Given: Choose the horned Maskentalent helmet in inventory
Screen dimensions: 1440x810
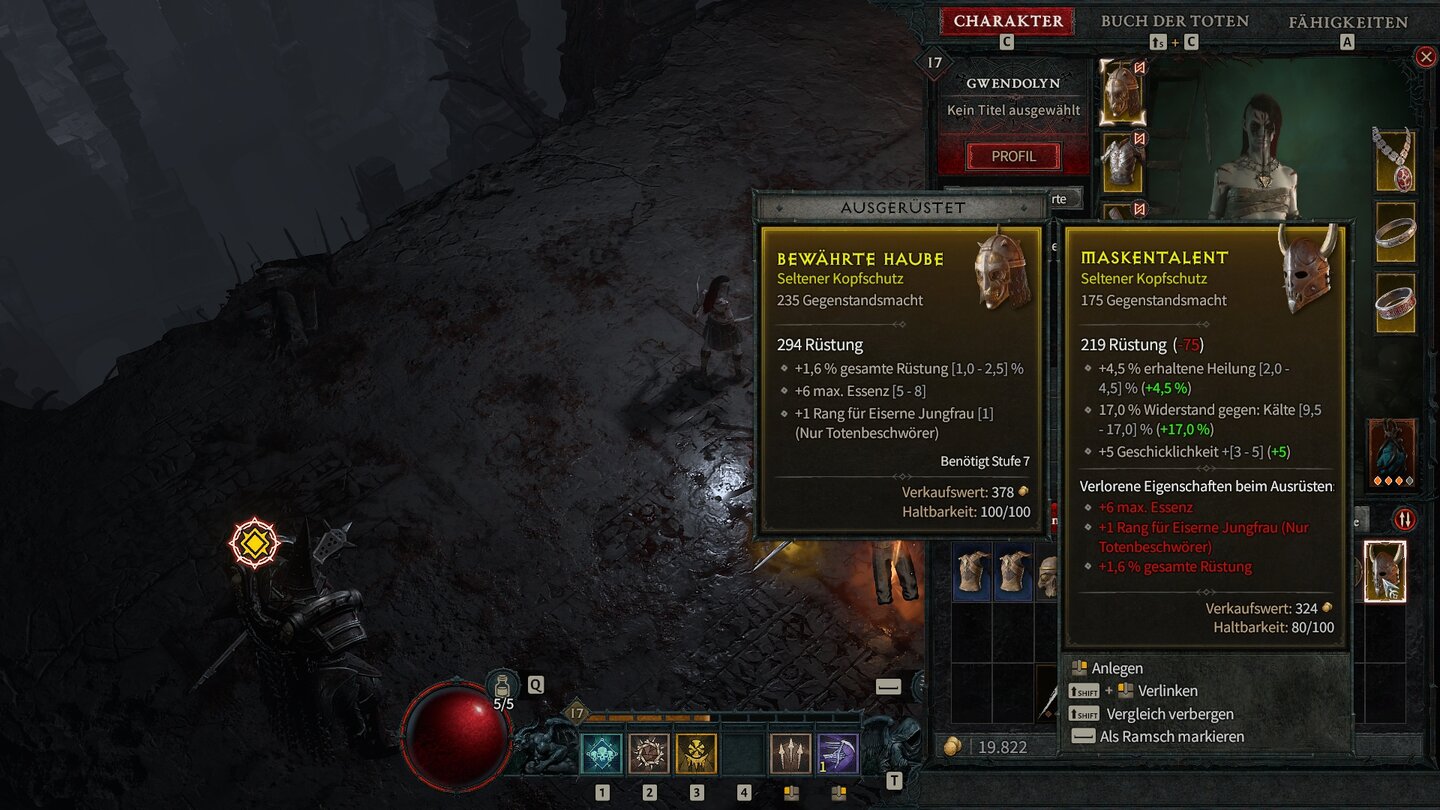Looking at the screenshot, I should click(x=1385, y=572).
